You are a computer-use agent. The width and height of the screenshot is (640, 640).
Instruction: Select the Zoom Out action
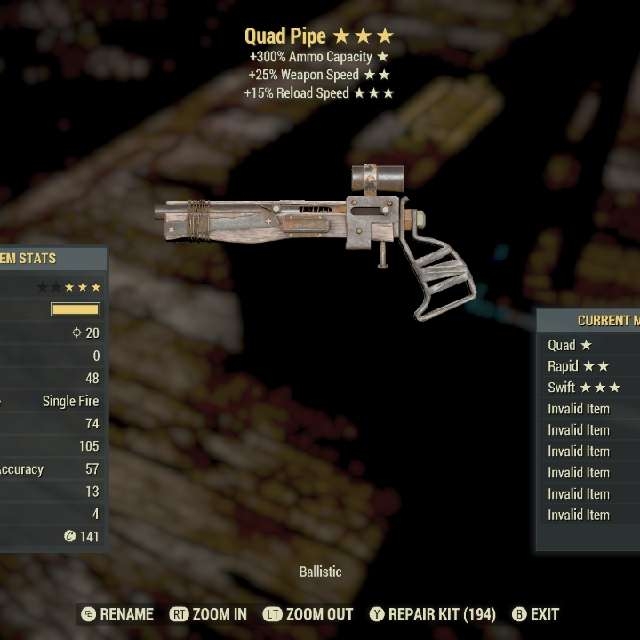(307, 614)
